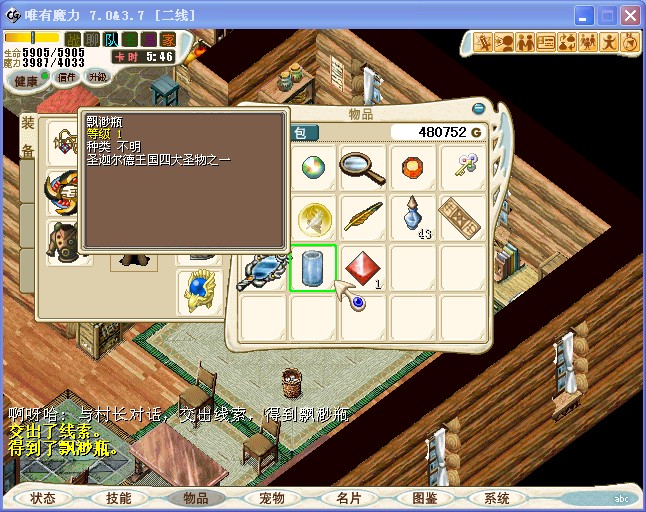Toggle the 物品 items menu
The image size is (646, 512).
click(x=196, y=497)
